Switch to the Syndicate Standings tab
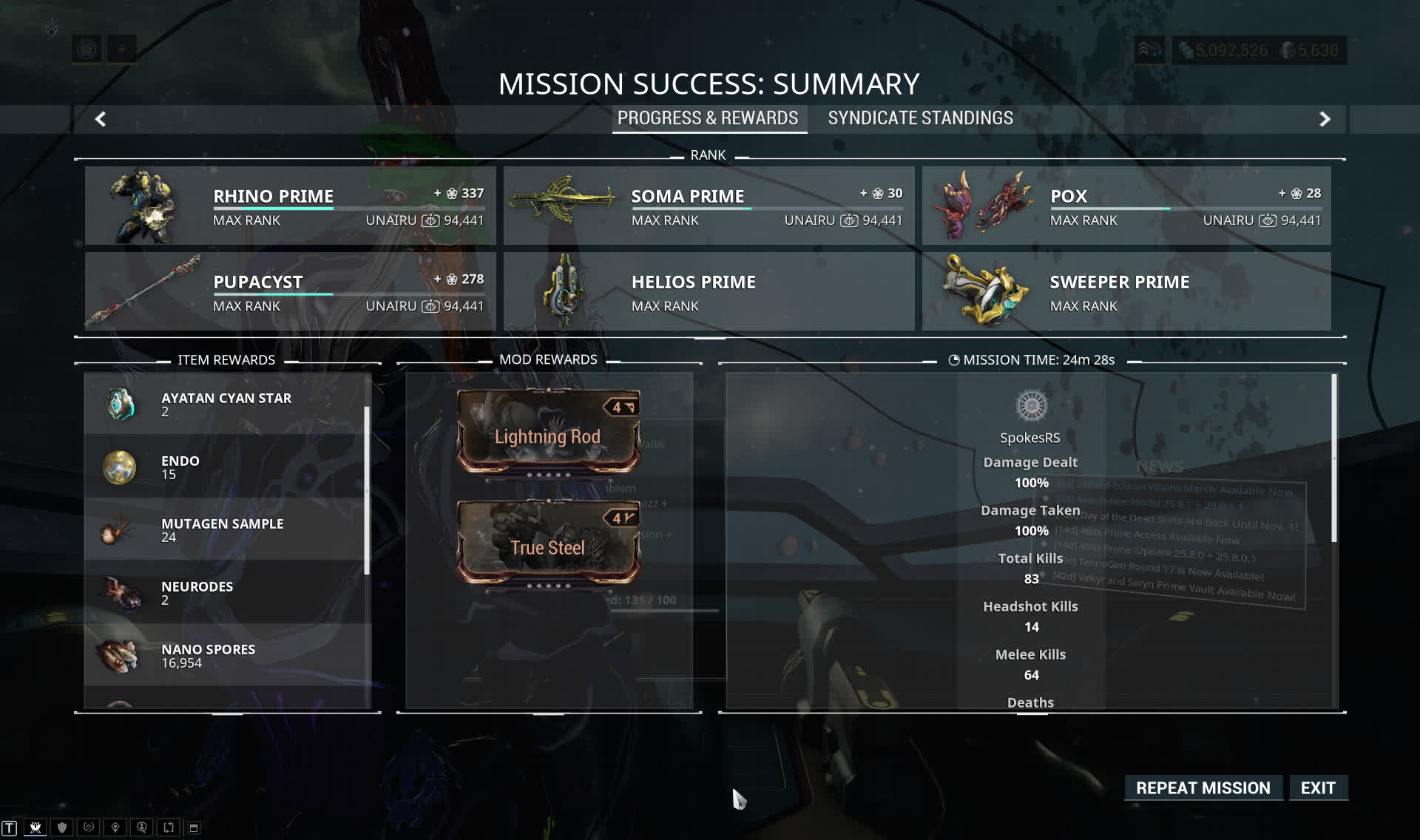1420x840 pixels. coord(920,118)
